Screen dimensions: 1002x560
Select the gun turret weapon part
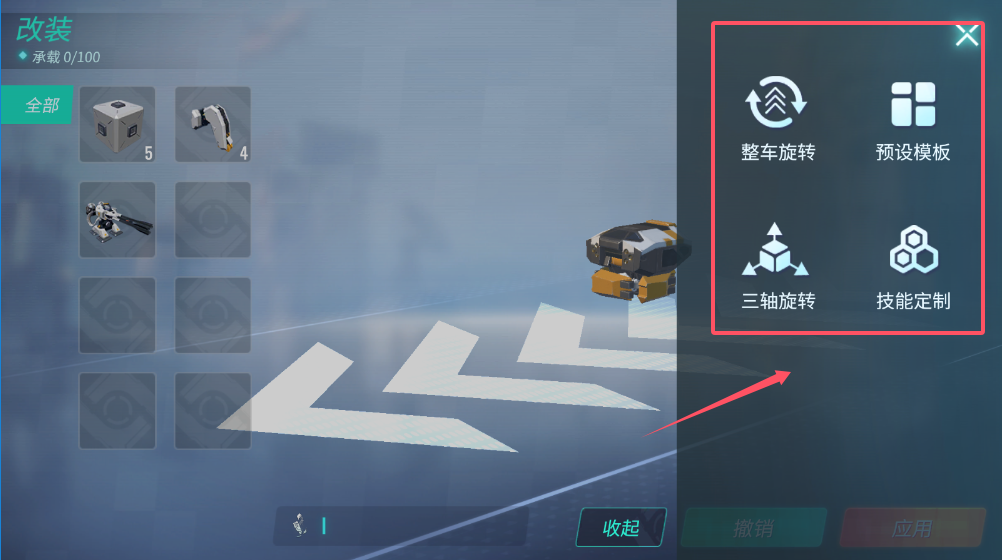pos(117,219)
